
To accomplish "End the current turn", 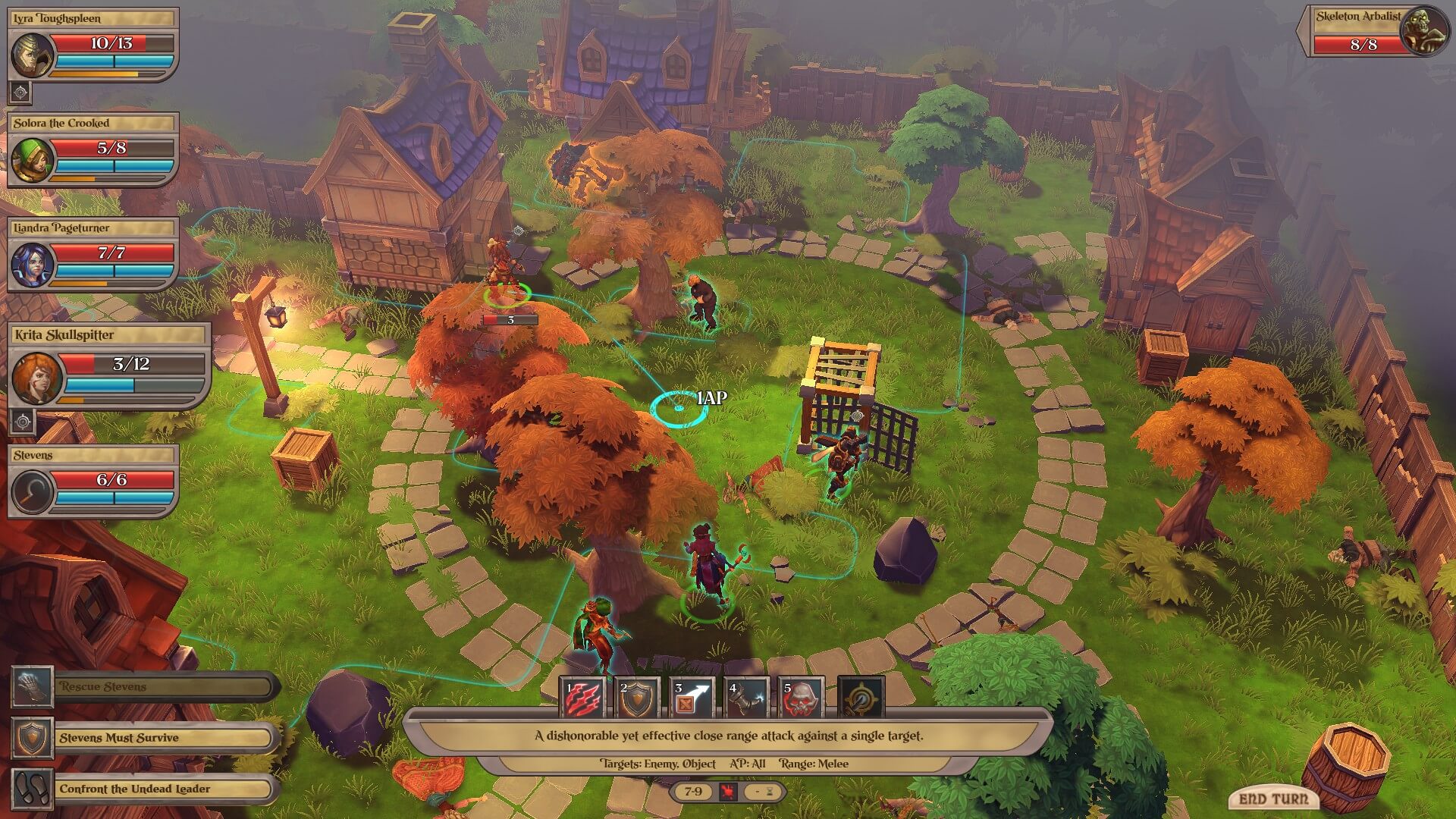I will [1272, 799].
